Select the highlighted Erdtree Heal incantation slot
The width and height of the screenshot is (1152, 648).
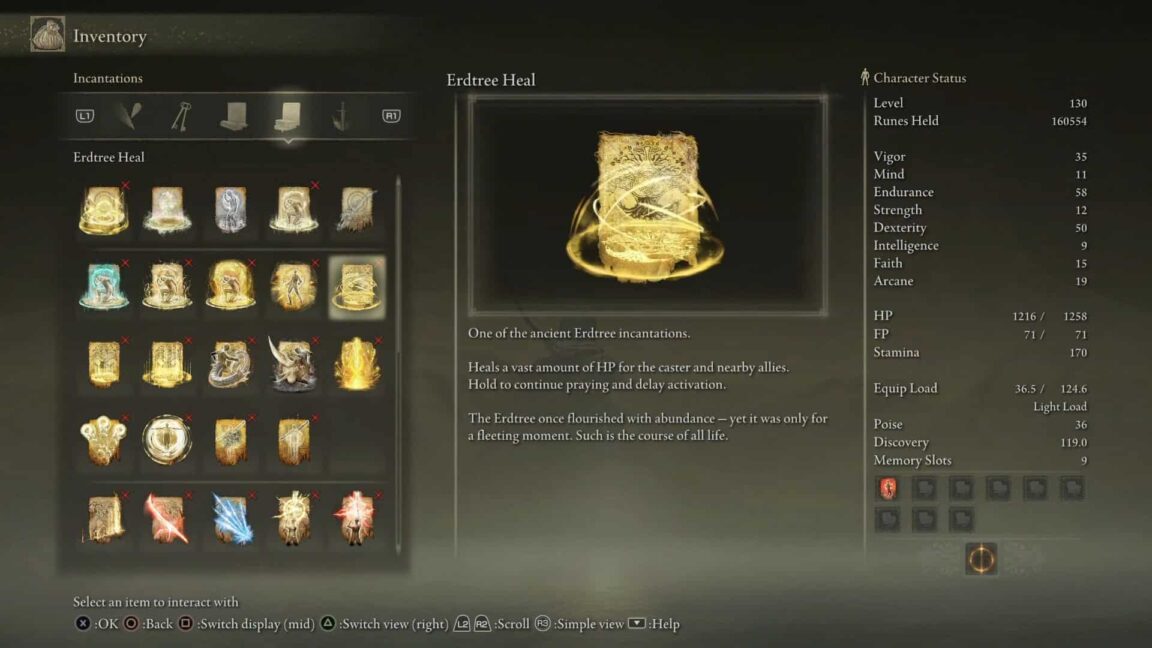[356, 286]
